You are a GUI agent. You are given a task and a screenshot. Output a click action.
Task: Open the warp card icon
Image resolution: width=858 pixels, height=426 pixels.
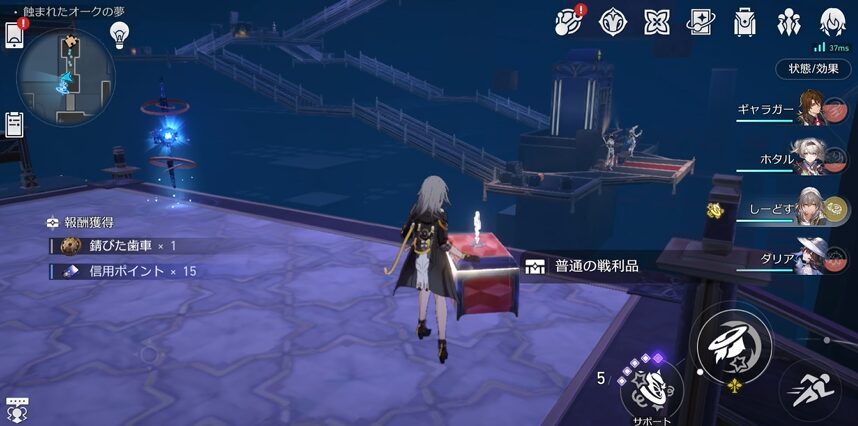[x=699, y=22]
